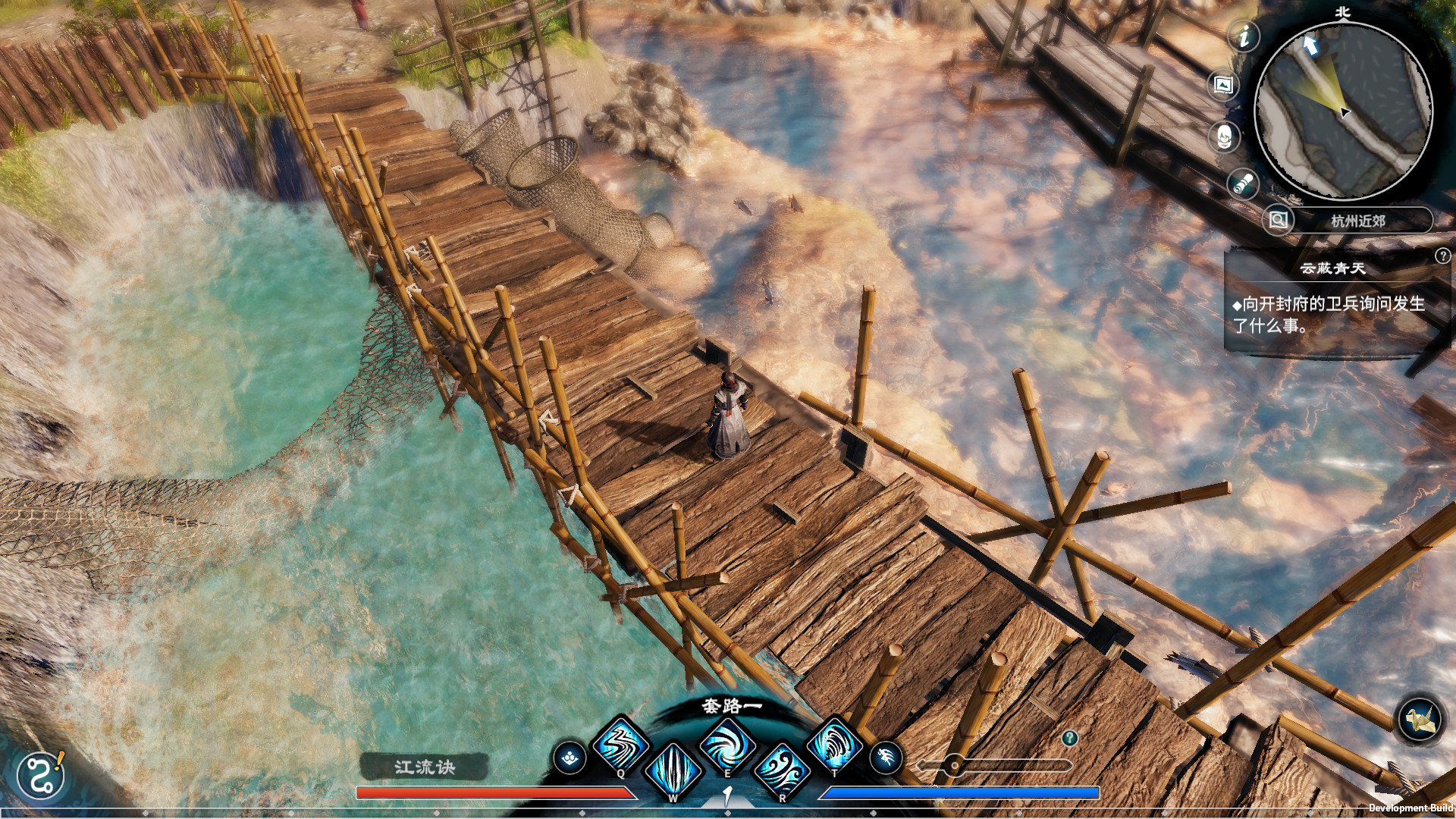Open the paper crane icon
The image size is (1456, 819).
click(x=1419, y=718)
